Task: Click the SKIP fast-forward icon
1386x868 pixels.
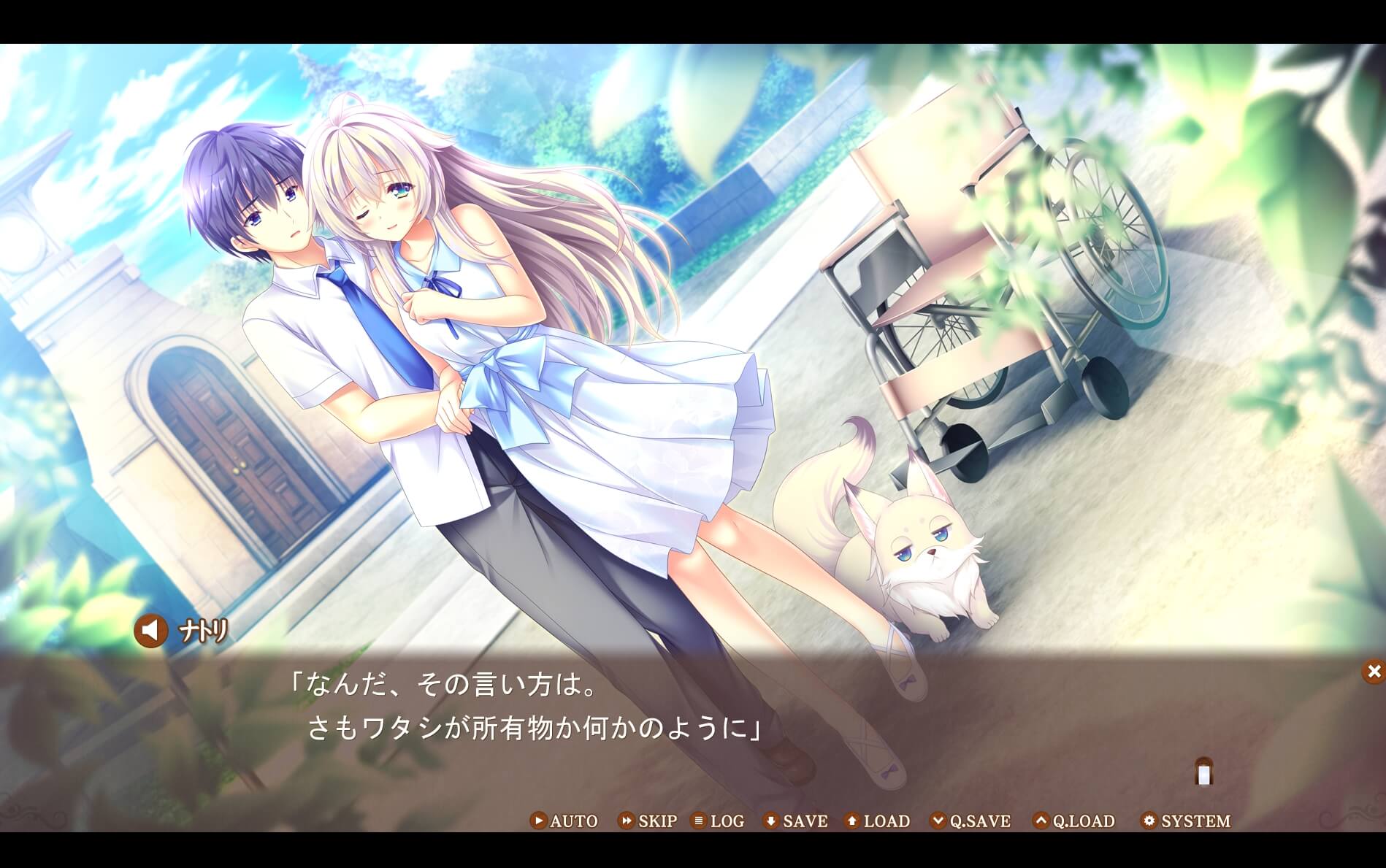Action: click(x=627, y=821)
